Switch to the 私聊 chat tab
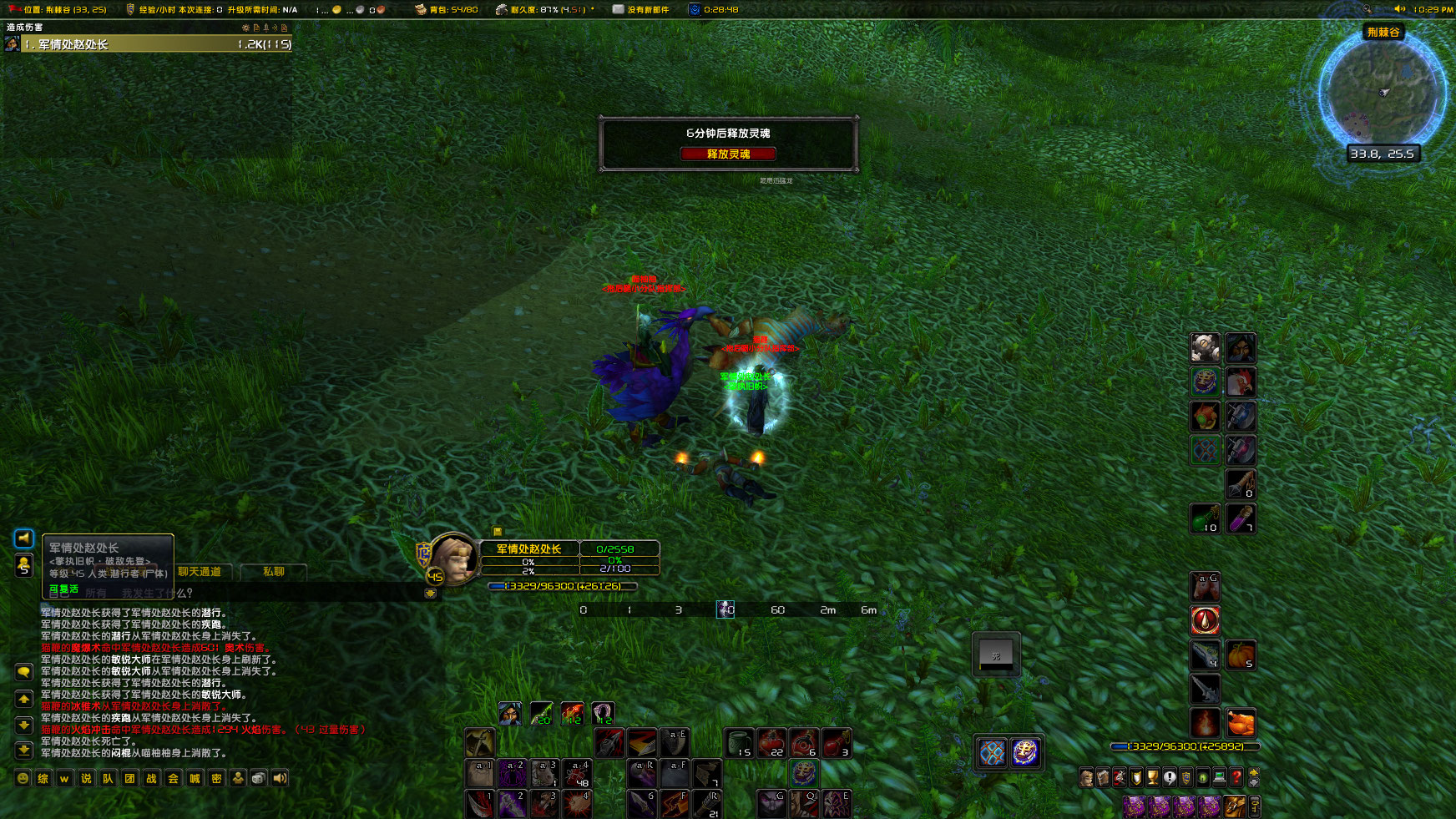1456x819 pixels. 273,572
